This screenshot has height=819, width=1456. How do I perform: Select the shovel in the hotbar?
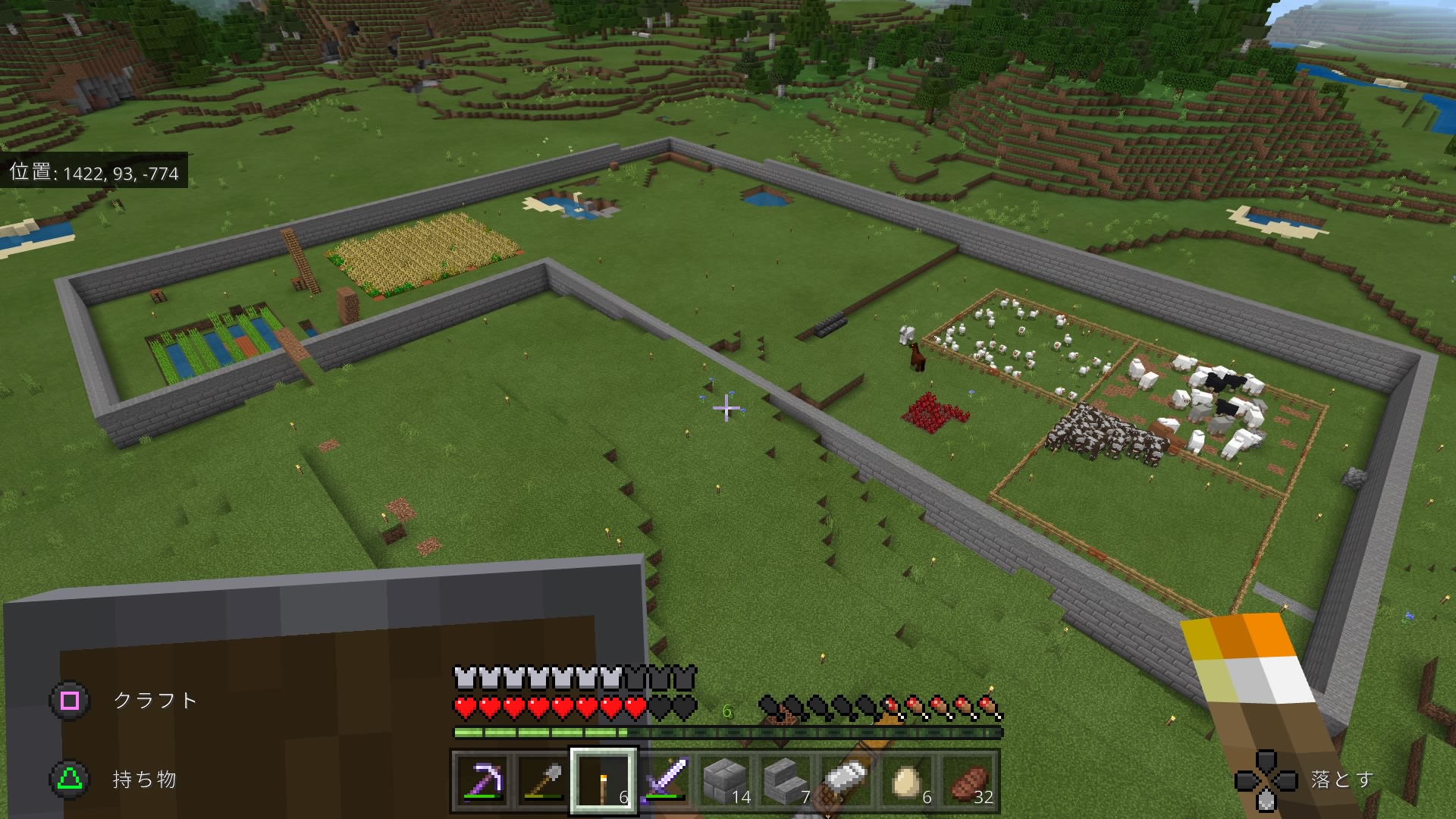point(542,780)
